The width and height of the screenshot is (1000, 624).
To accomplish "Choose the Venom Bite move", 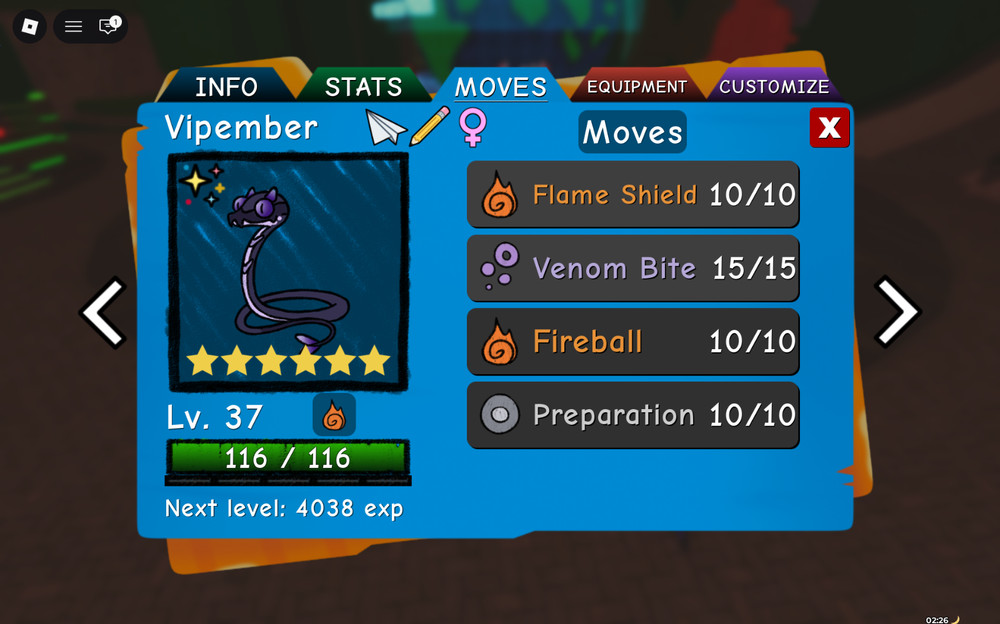I will click(633, 268).
